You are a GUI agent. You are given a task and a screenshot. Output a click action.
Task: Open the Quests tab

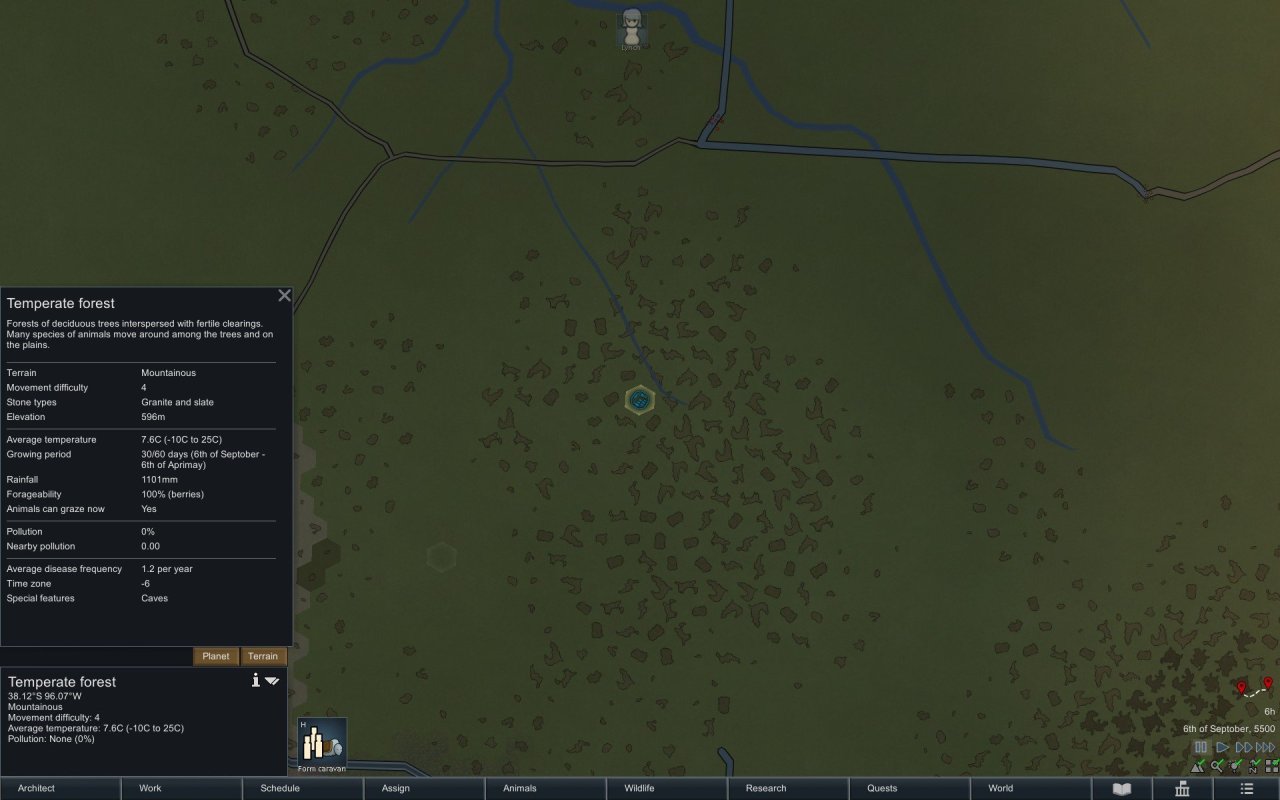click(x=907, y=788)
